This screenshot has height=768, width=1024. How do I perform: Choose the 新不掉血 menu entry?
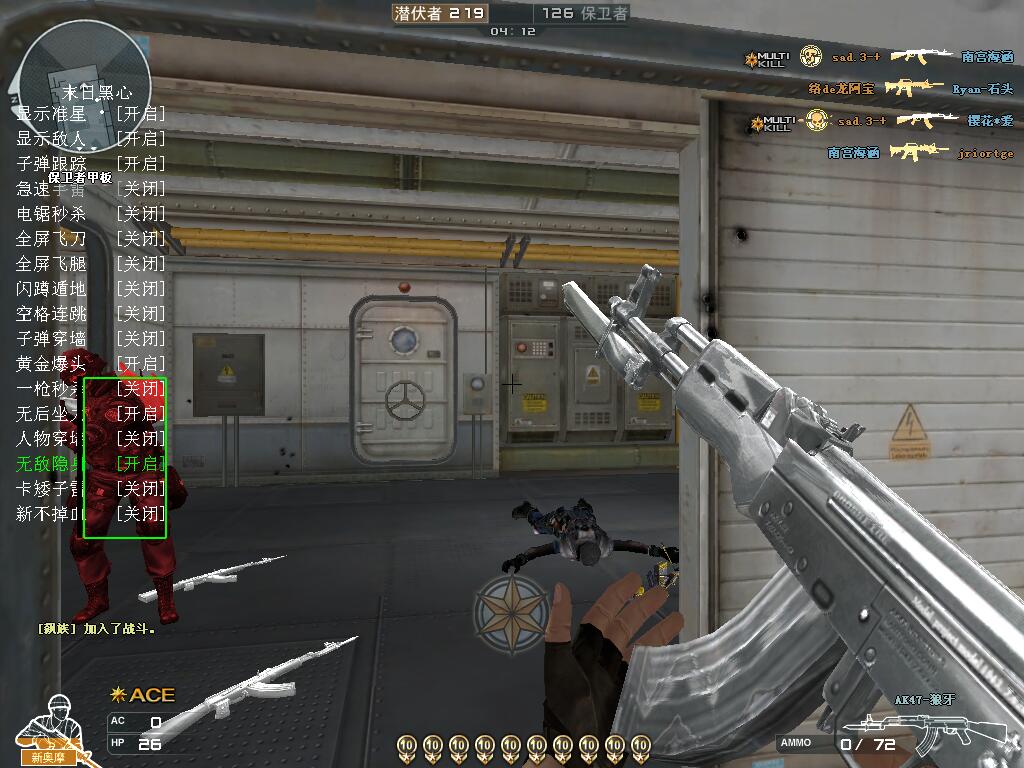pyautogui.click(x=90, y=513)
